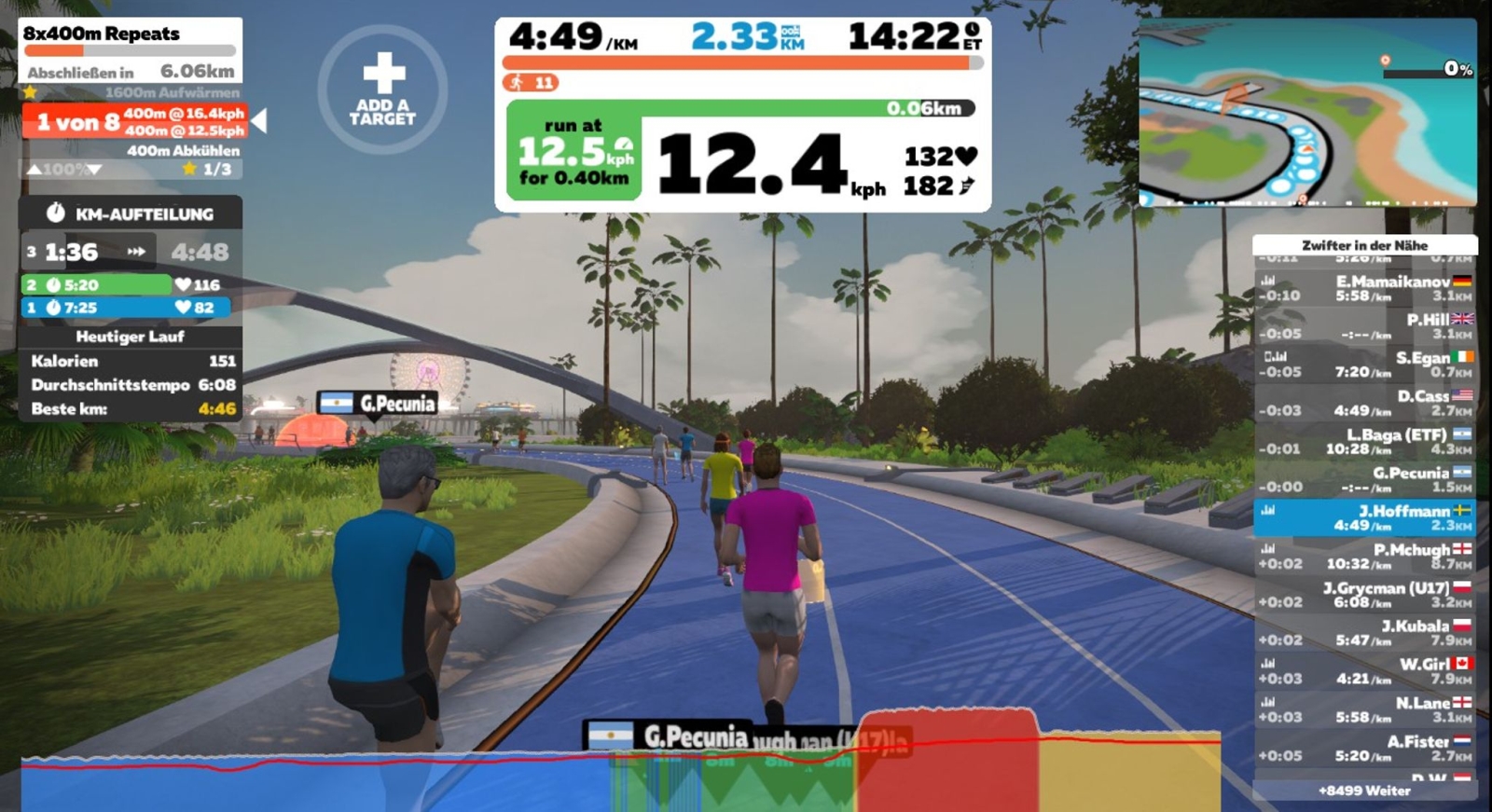Pick W.Girl in the nearby list
The width and height of the screenshot is (1492, 812).
[1364, 671]
